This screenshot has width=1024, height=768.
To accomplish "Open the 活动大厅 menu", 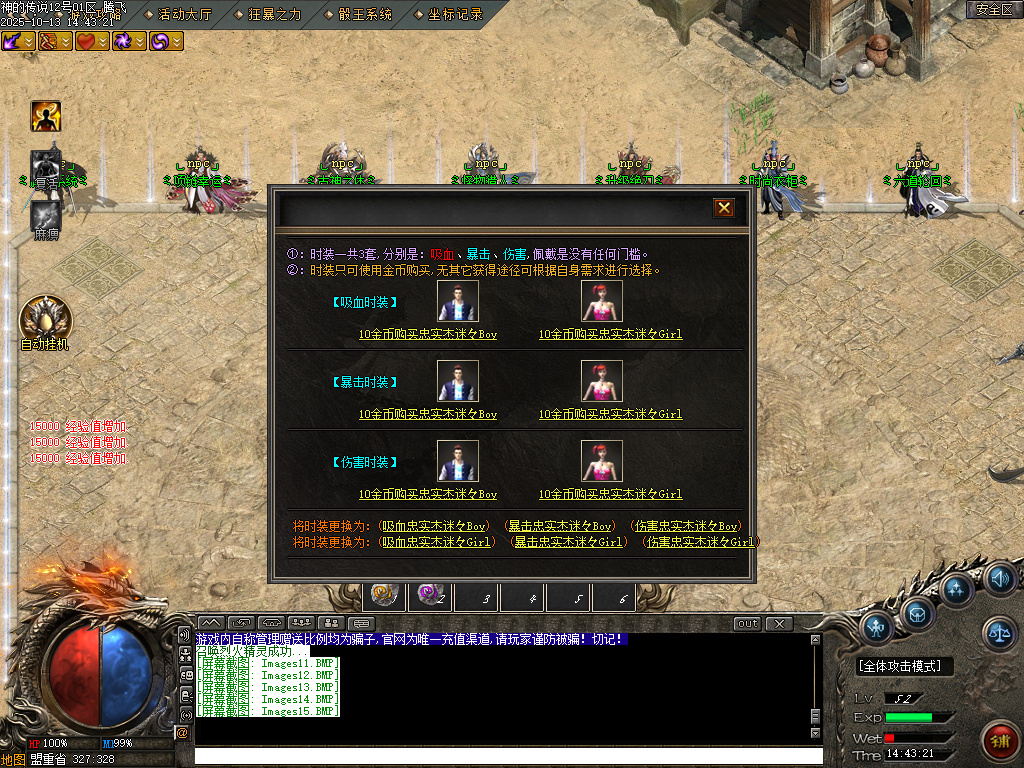I will coord(185,14).
